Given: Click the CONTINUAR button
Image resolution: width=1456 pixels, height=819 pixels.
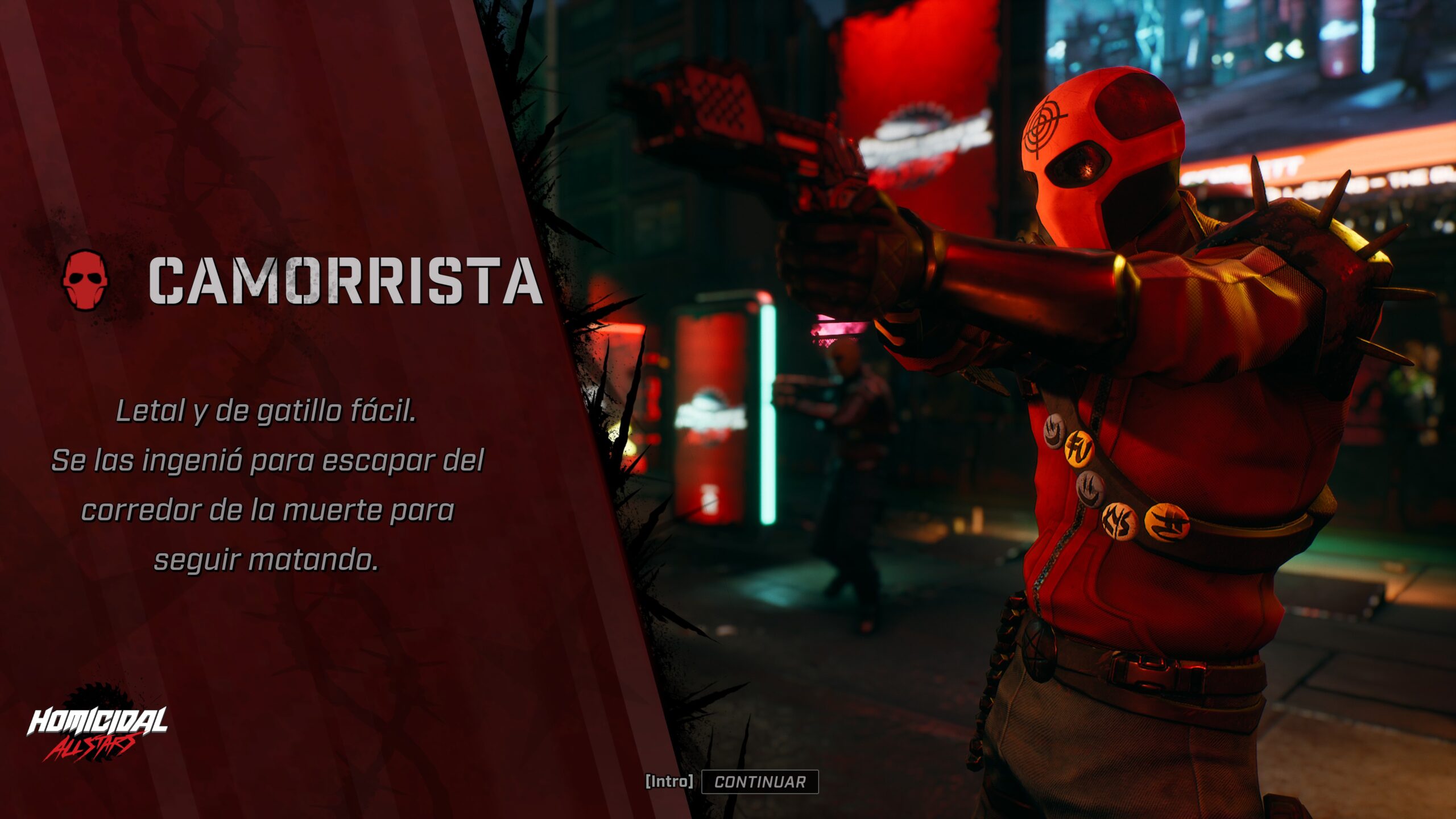Looking at the screenshot, I should 760,782.
